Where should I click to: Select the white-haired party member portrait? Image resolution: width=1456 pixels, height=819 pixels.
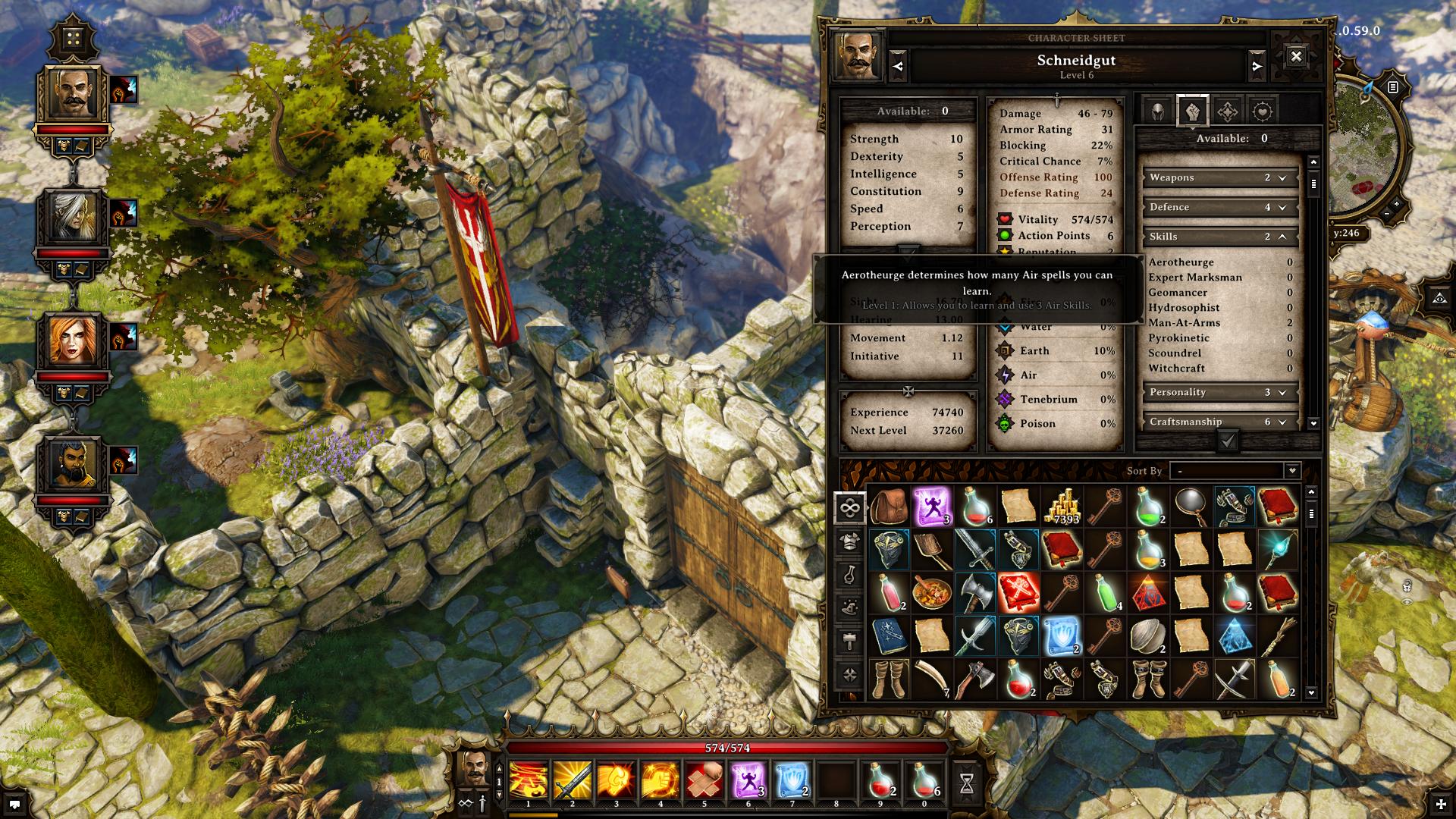click(73, 218)
